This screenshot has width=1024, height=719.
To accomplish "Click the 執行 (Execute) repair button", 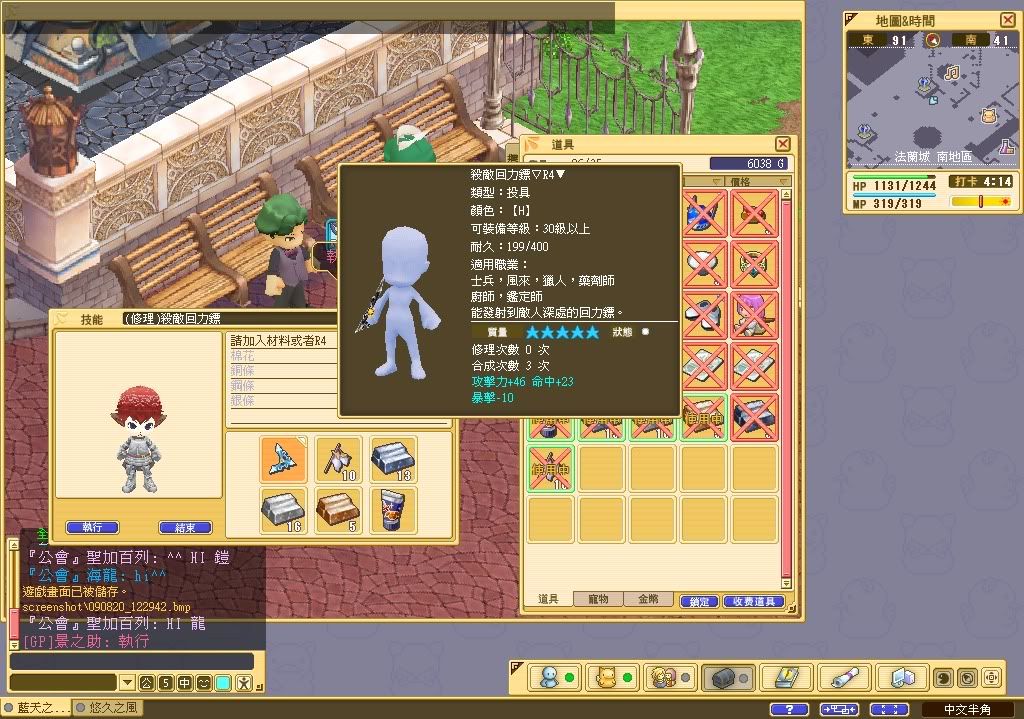I will coord(92,527).
